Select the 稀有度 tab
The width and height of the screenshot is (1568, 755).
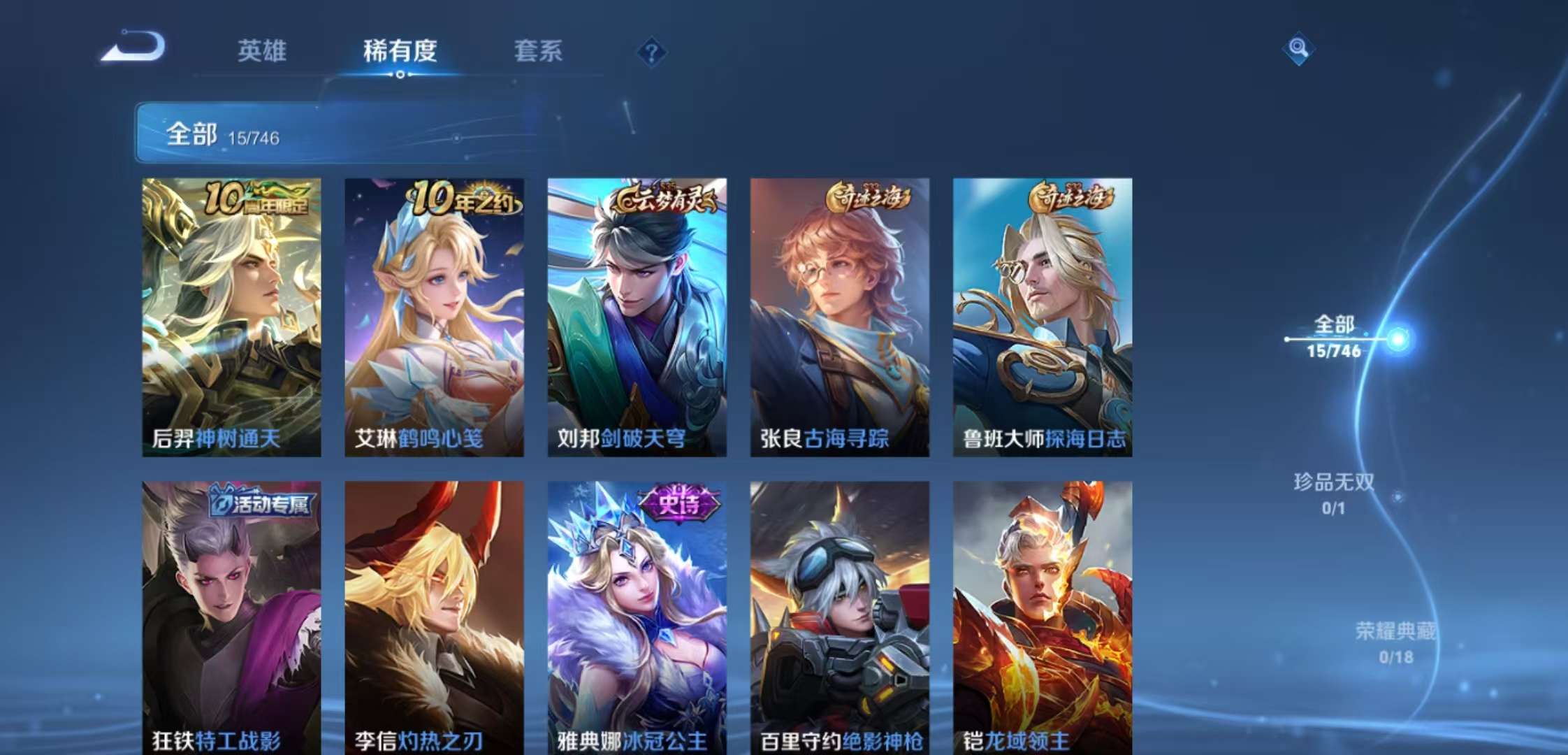[400, 52]
